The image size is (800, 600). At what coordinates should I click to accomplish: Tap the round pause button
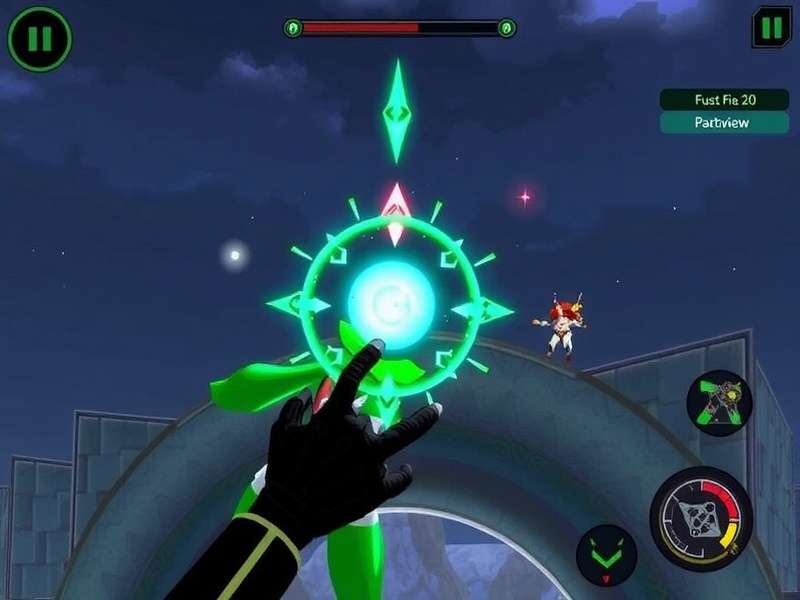pos(39,40)
